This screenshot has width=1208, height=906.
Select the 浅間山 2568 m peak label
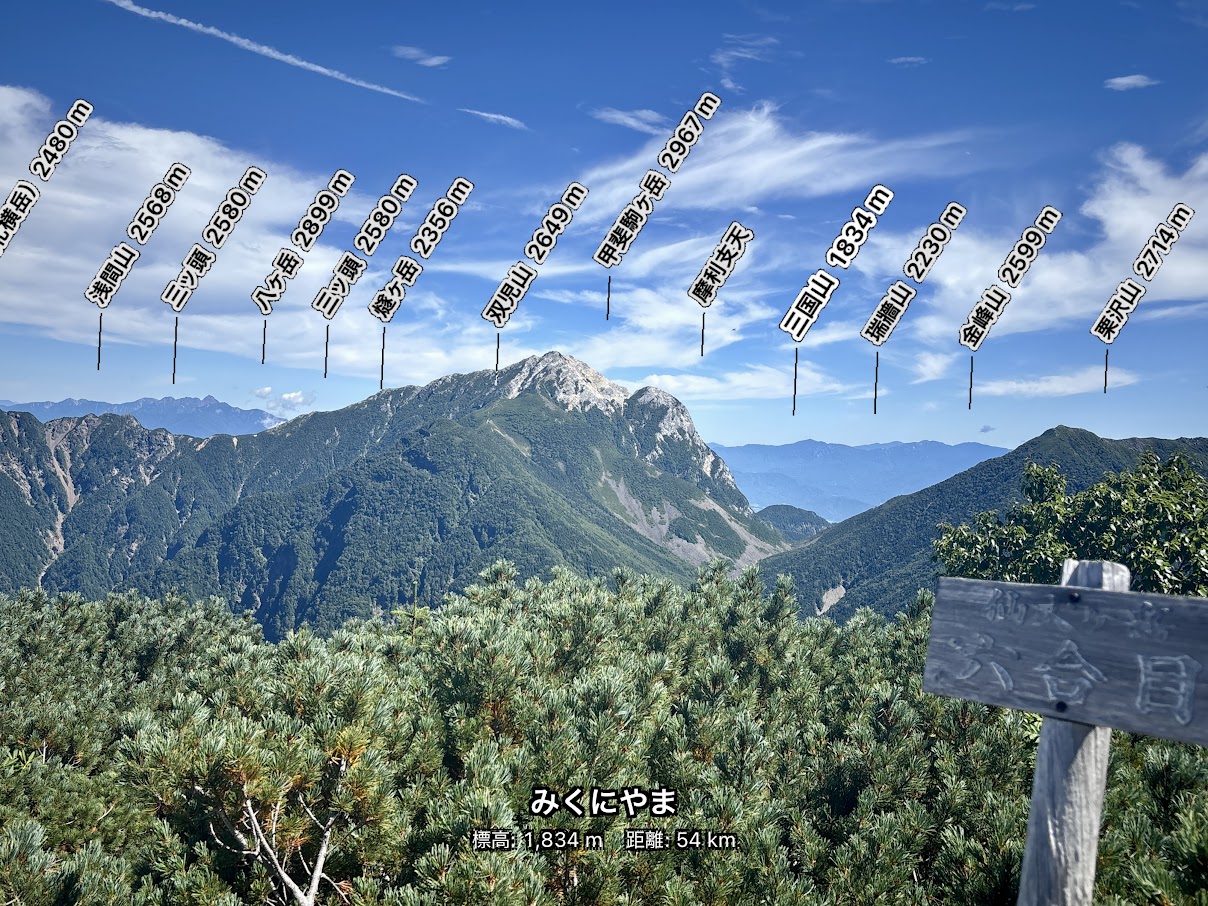137,234
